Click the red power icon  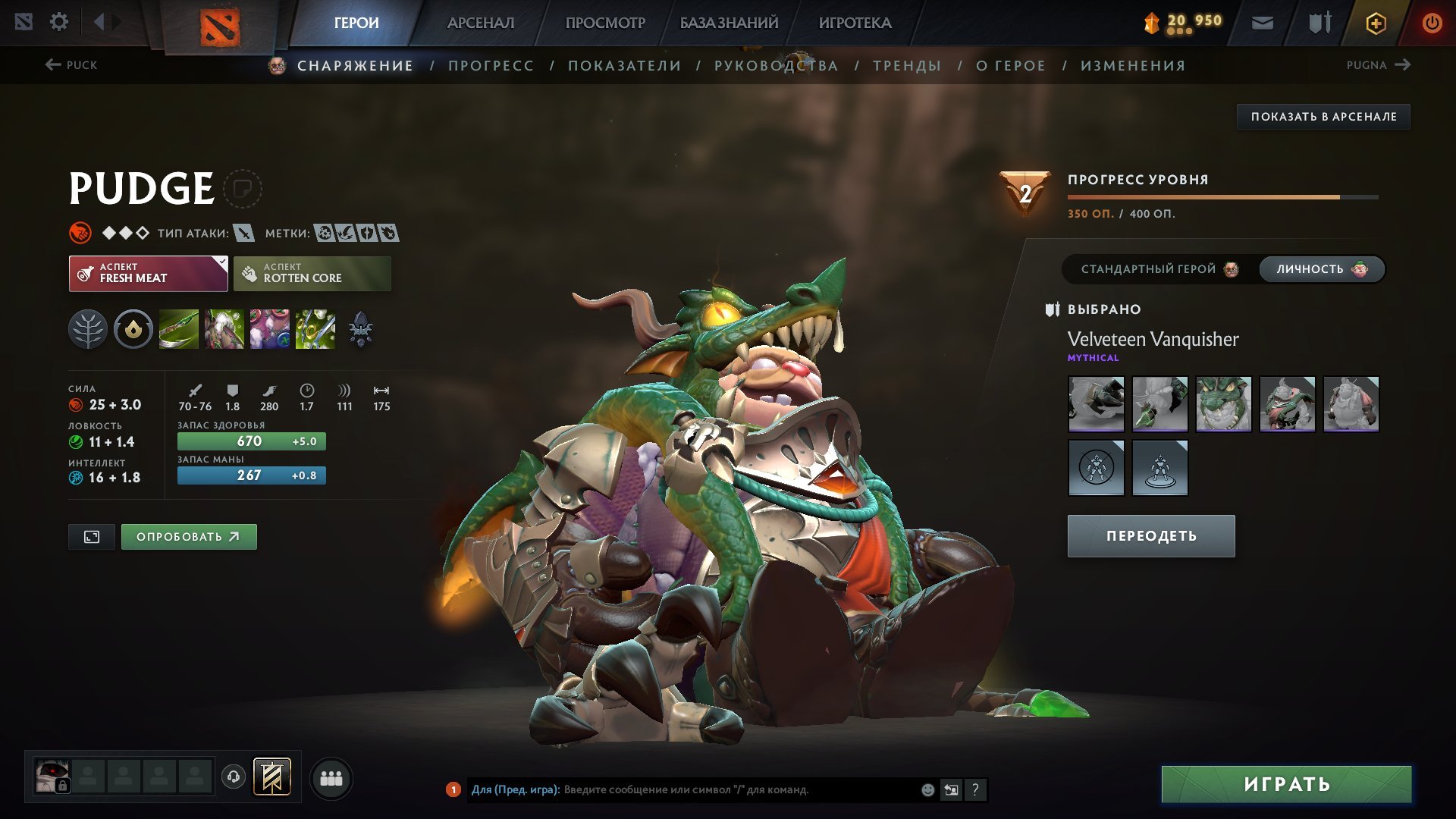point(1432,22)
